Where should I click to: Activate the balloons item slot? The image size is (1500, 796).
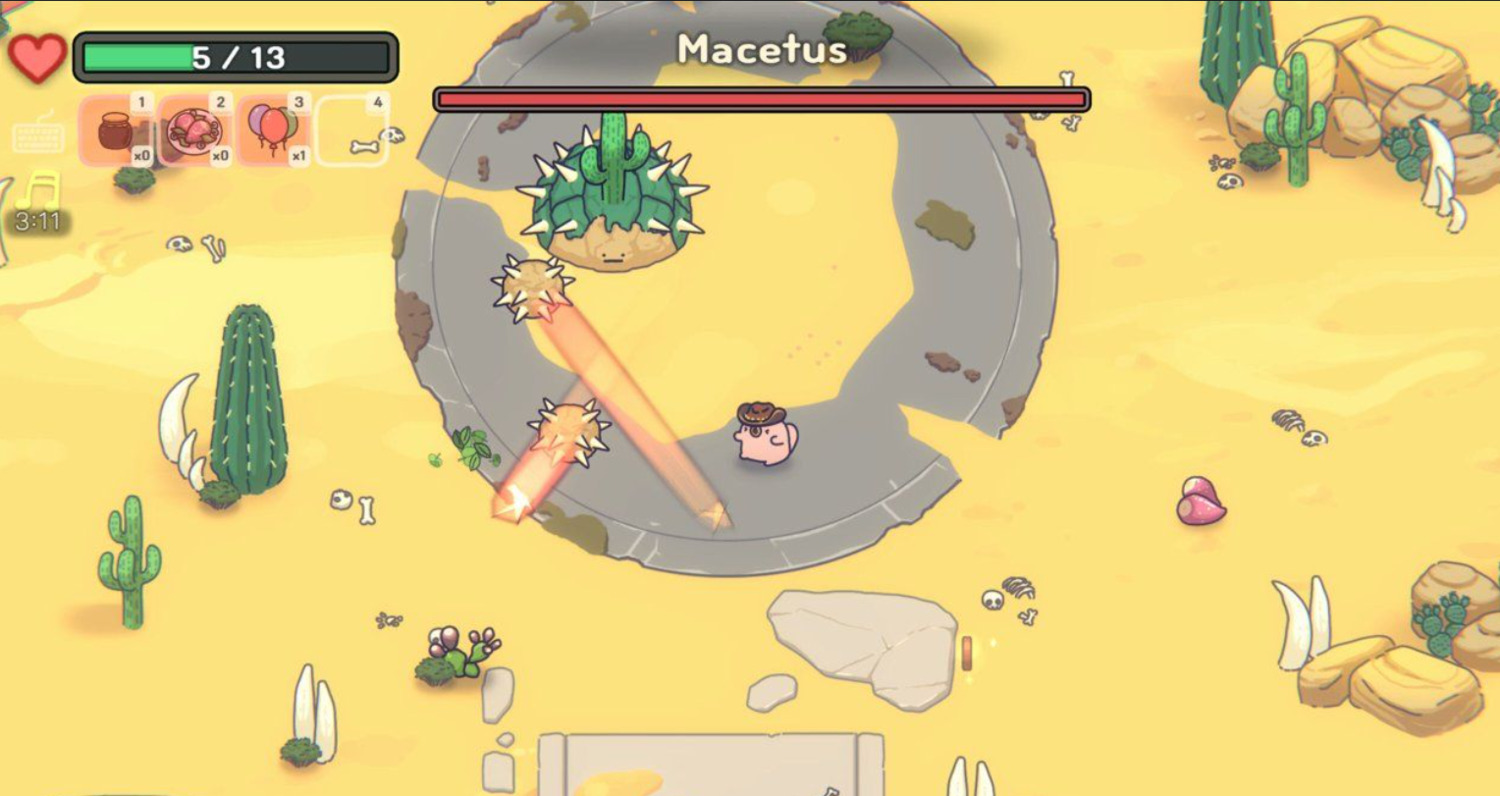[273, 131]
